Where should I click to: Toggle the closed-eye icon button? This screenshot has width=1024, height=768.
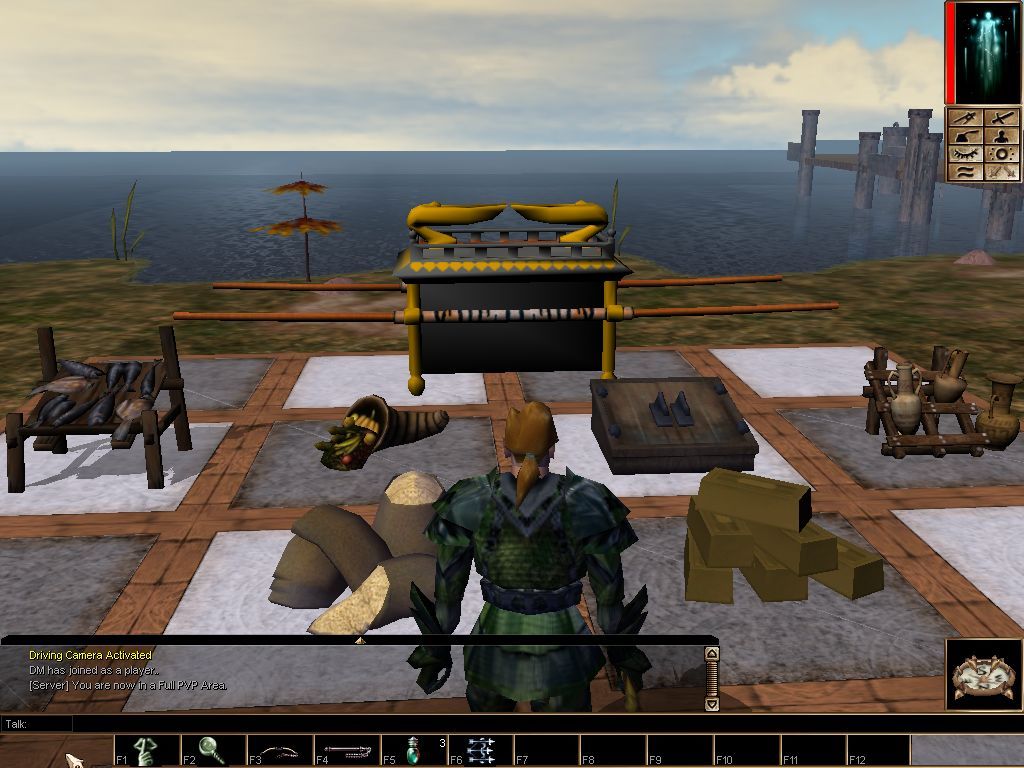(x=966, y=154)
